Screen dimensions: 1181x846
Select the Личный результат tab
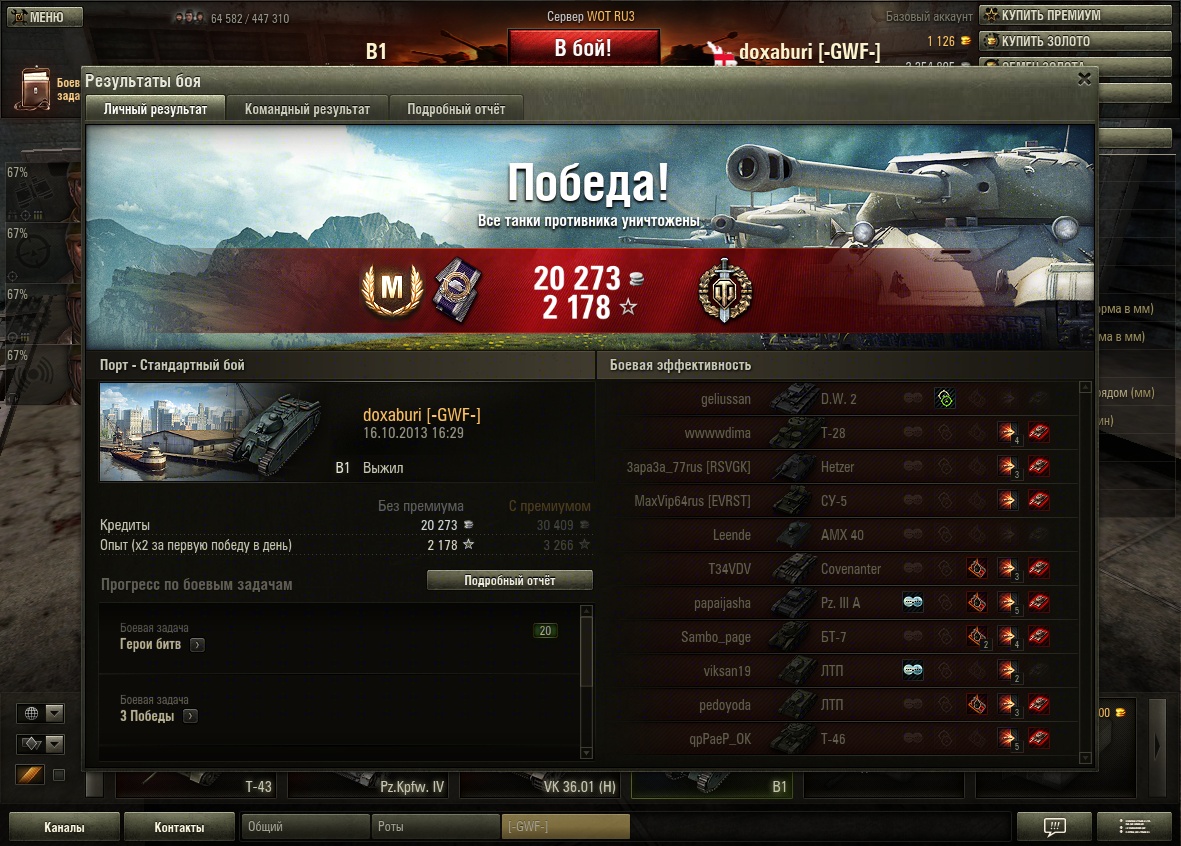tap(156, 109)
